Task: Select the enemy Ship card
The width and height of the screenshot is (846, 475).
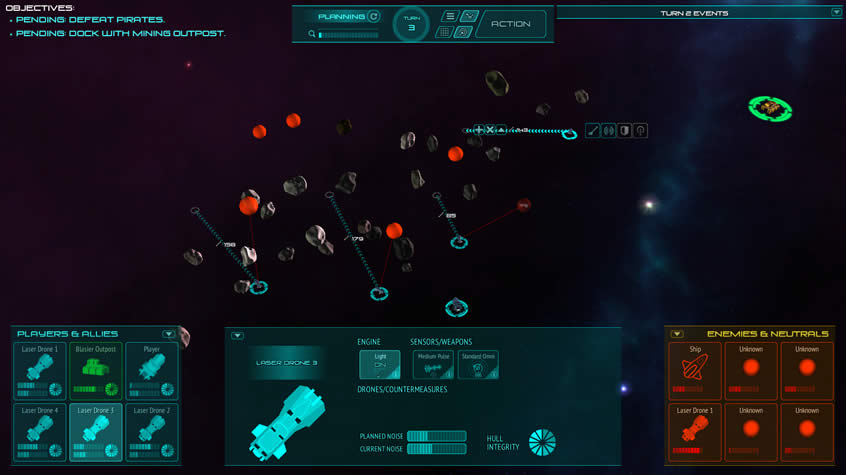Action: pyautogui.click(x=695, y=372)
